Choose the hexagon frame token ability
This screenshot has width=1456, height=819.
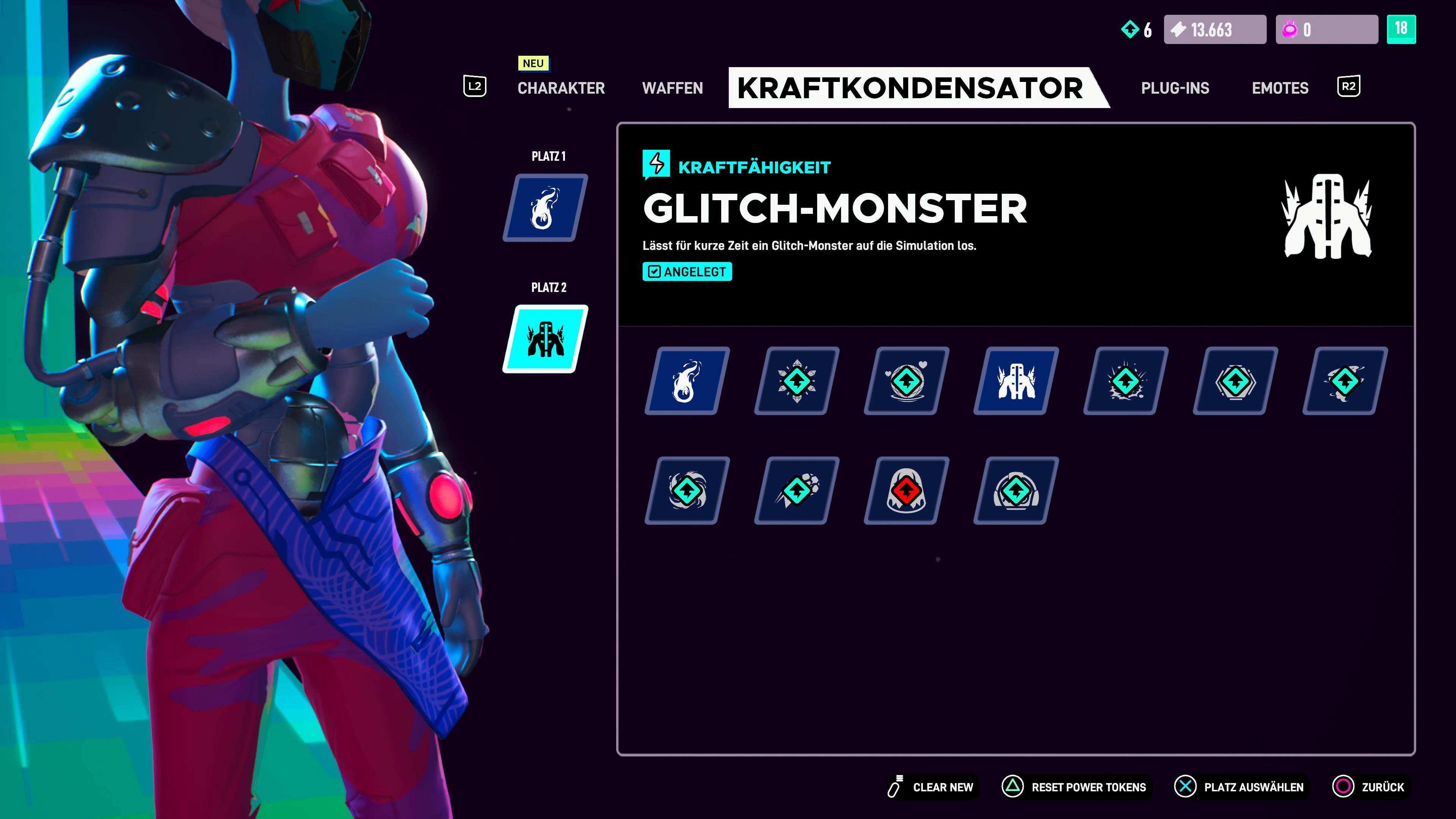[1235, 381]
